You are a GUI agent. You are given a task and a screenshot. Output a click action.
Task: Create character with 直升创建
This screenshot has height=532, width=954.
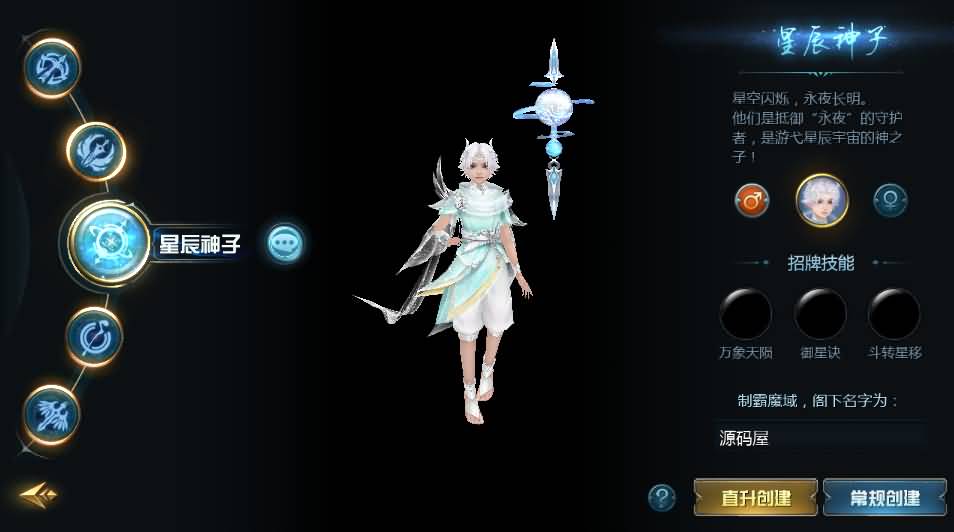coord(756,497)
